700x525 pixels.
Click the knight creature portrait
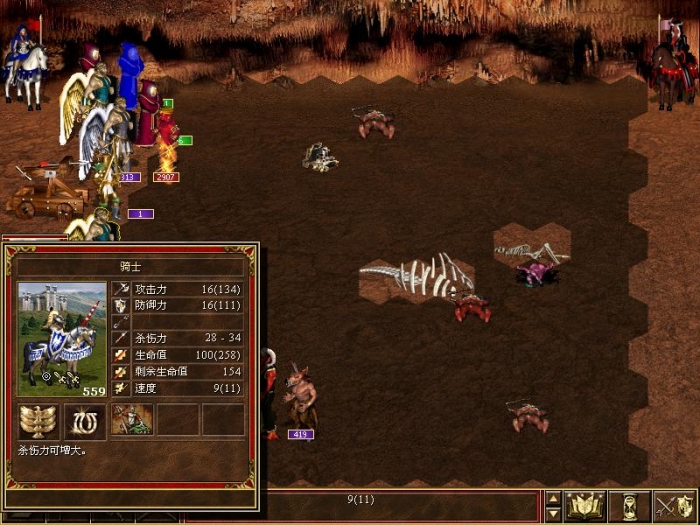click(62, 340)
